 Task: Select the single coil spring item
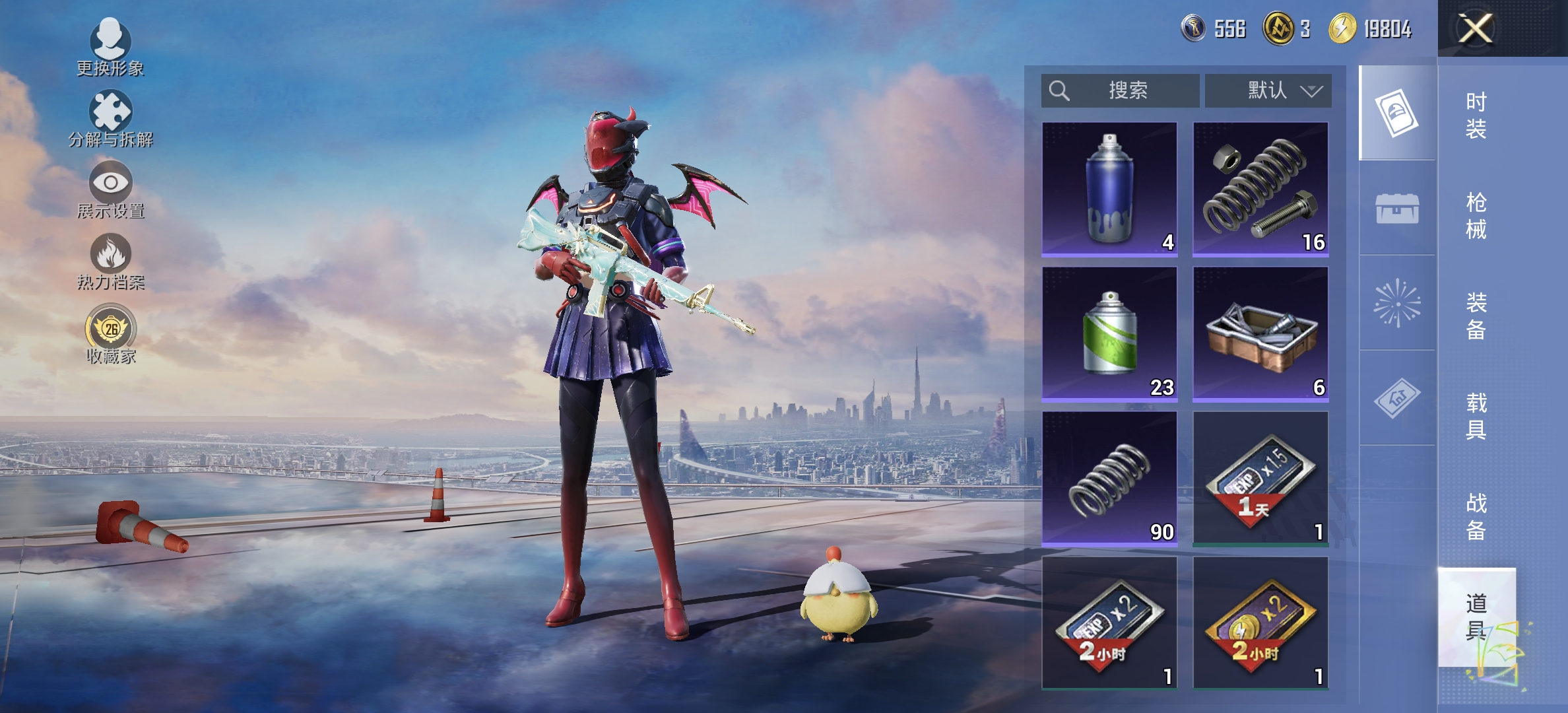1109,478
